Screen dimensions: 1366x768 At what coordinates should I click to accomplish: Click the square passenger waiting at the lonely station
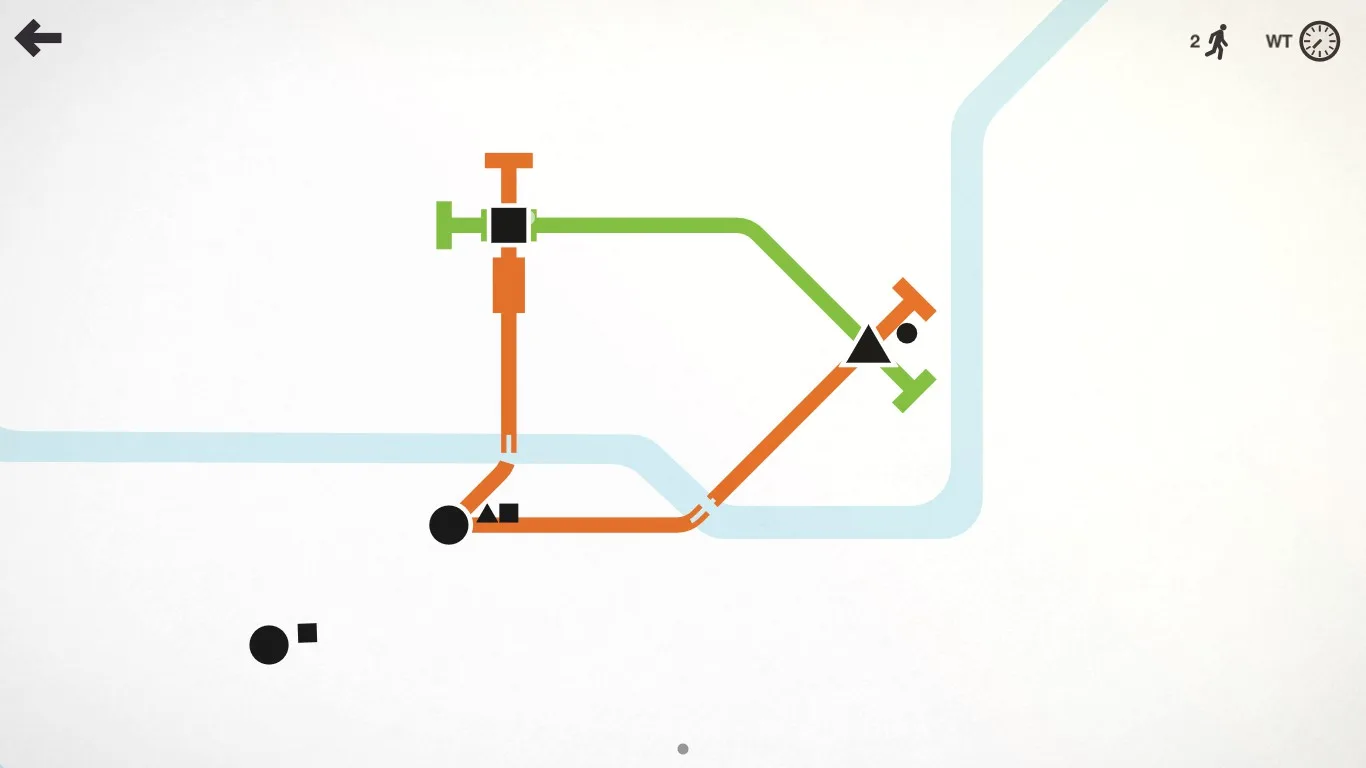[307, 634]
